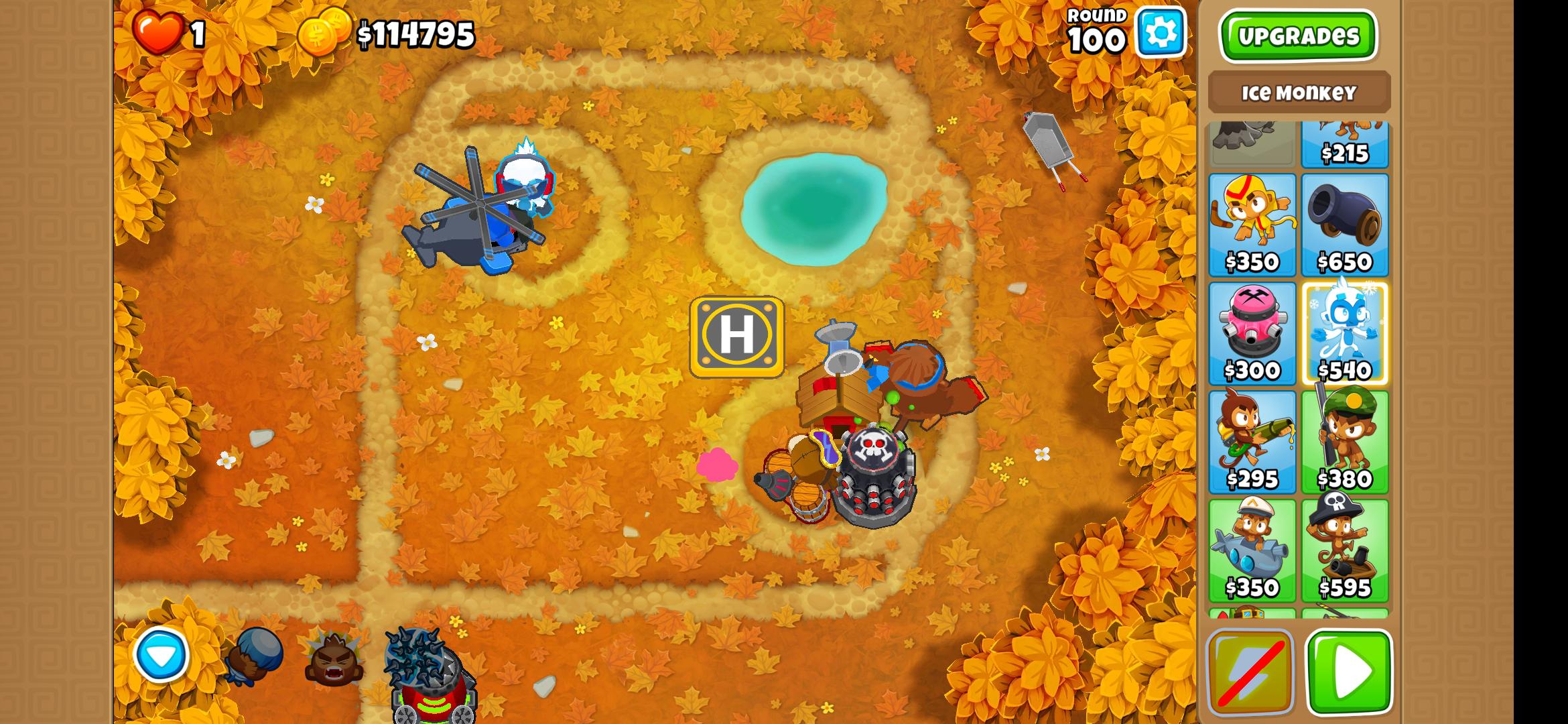
Task: Select the Monkey Sub from the shop
Action: coord(1252,546)
